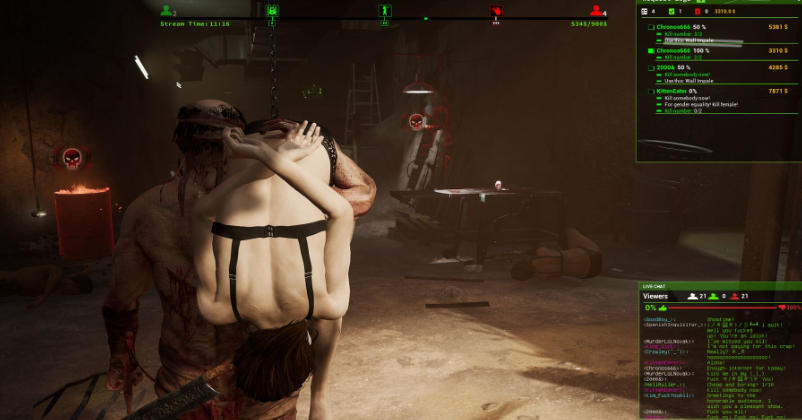Toggle Chronos666's completed 100% request checkbox
802x420 pixels.
(651, 49)
